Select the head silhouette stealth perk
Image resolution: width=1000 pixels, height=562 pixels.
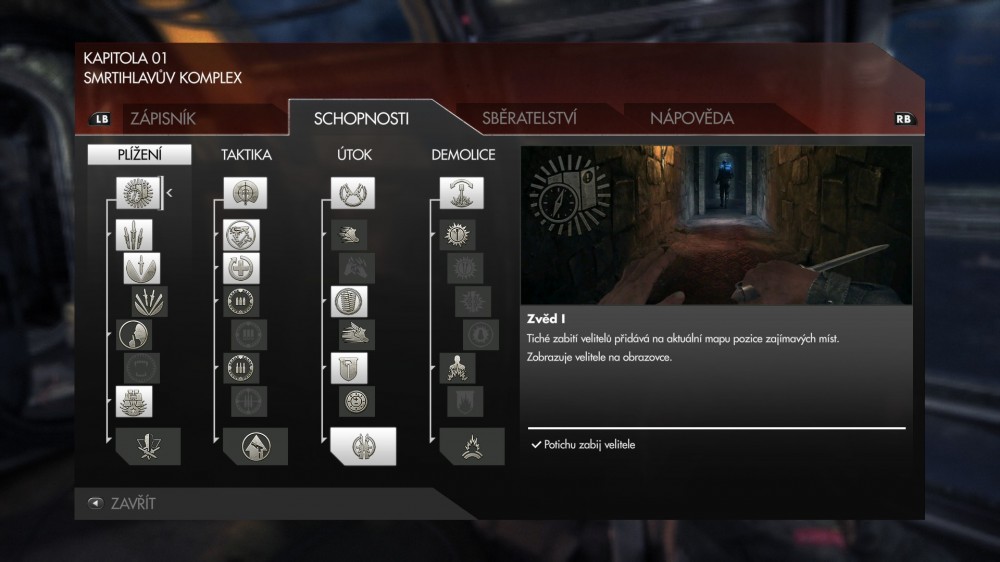[x=133, y=334]
